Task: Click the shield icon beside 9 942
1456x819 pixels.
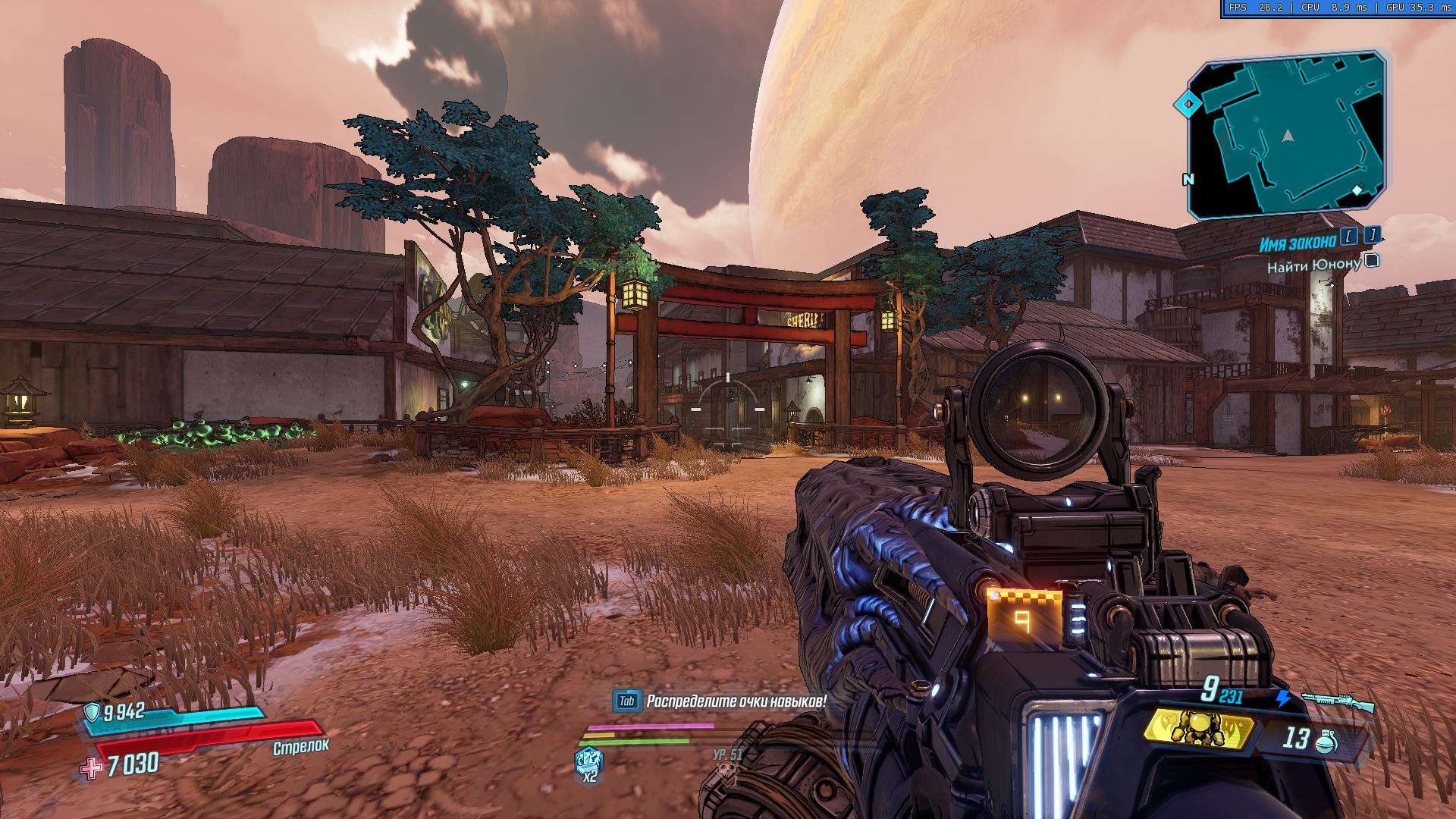Action: coord(92,712)
